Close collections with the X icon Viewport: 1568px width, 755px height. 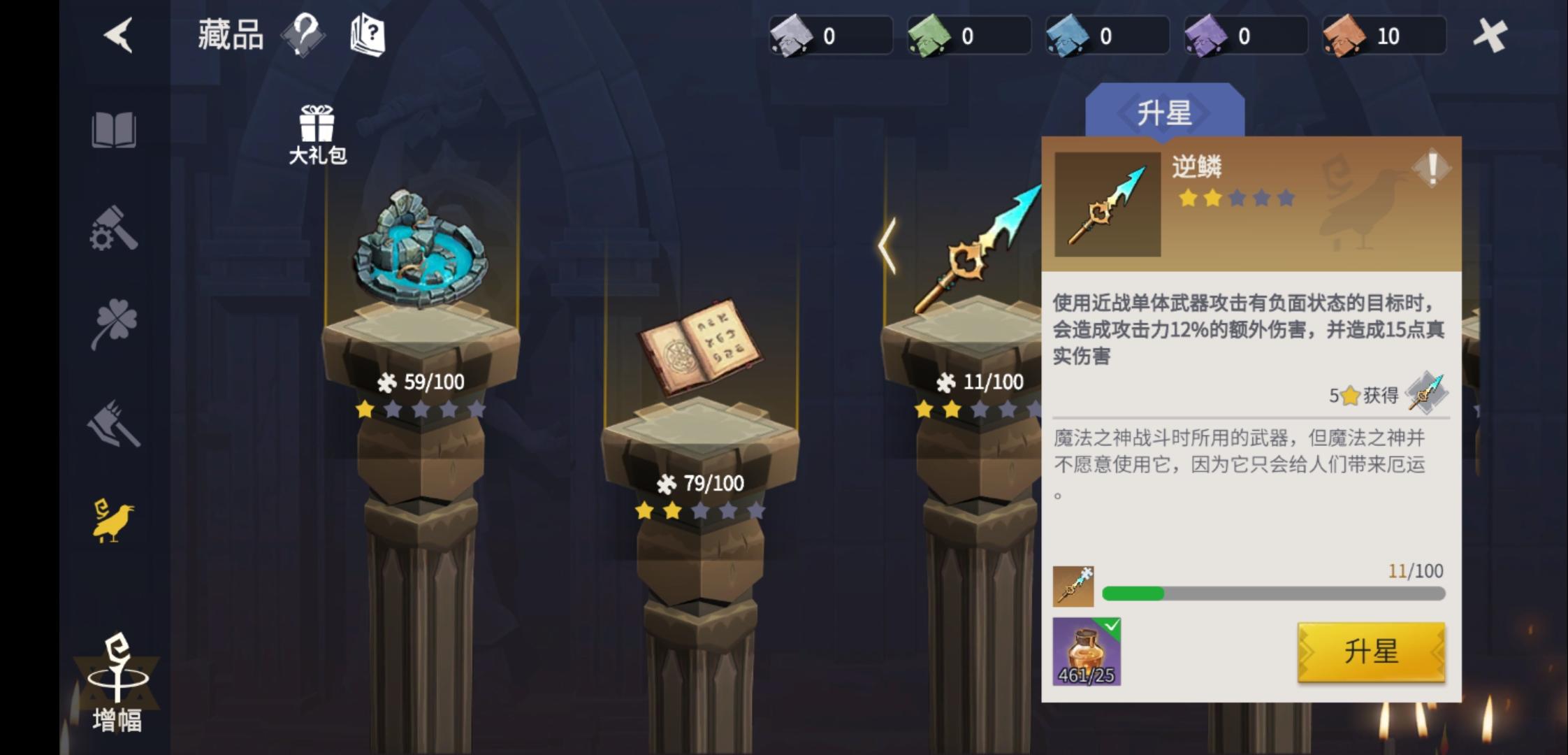tap(1492, 34)
